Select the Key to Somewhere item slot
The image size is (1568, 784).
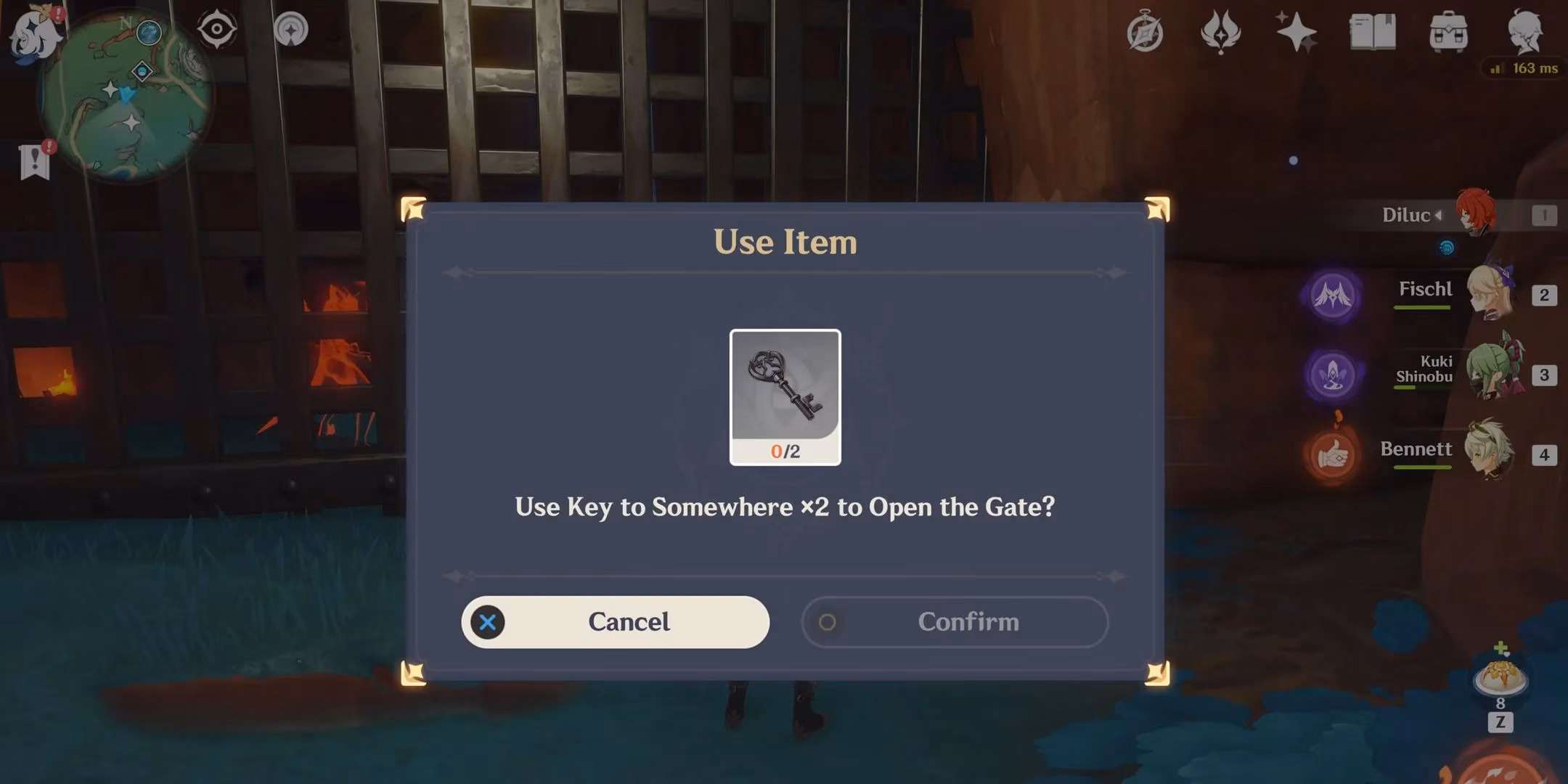(785, 396)
